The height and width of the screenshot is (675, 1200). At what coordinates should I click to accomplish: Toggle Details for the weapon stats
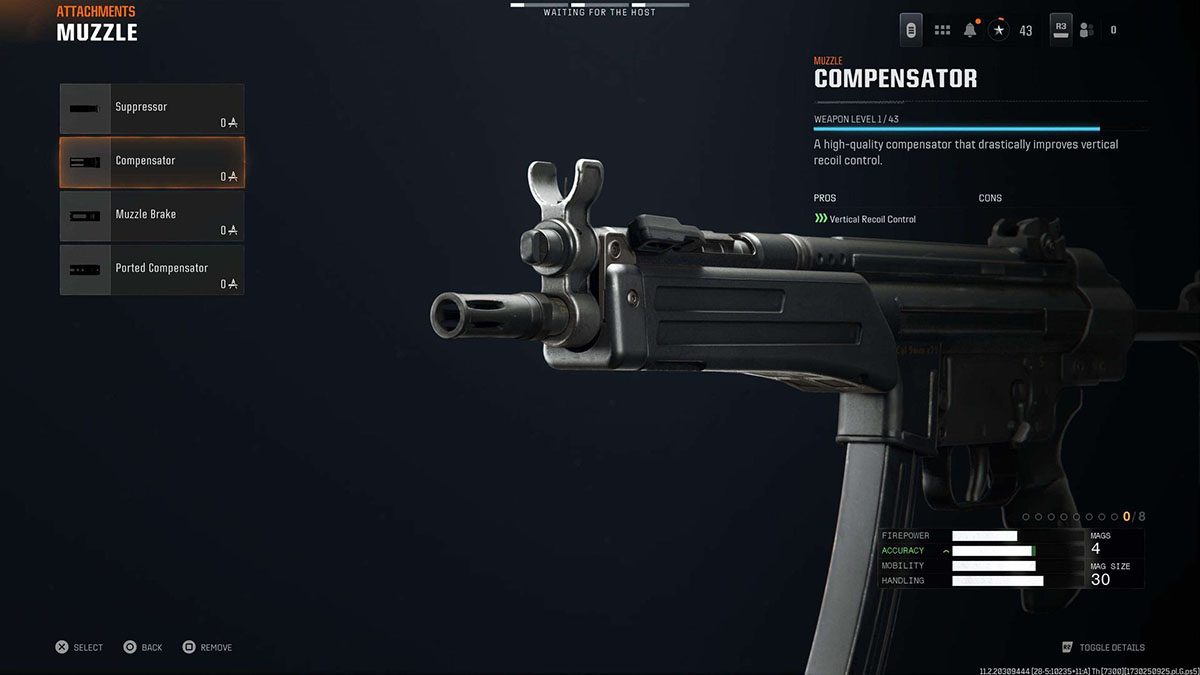pyautogui.click(x=1104, y=647)
